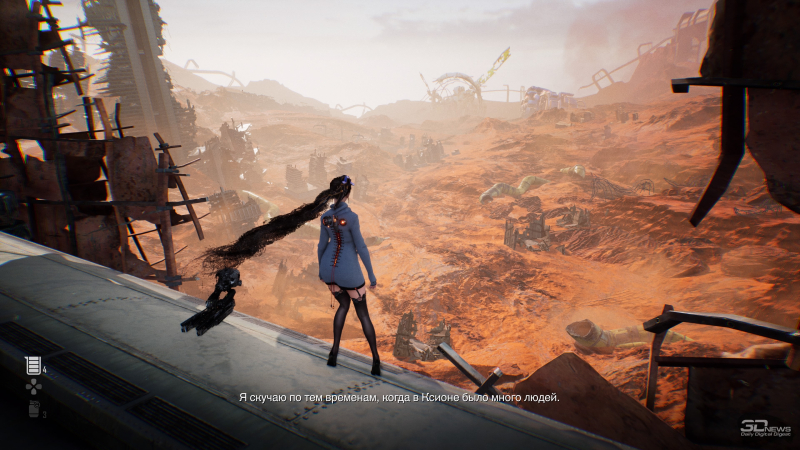Click the 3DNews watermark logo

(764, 427)
